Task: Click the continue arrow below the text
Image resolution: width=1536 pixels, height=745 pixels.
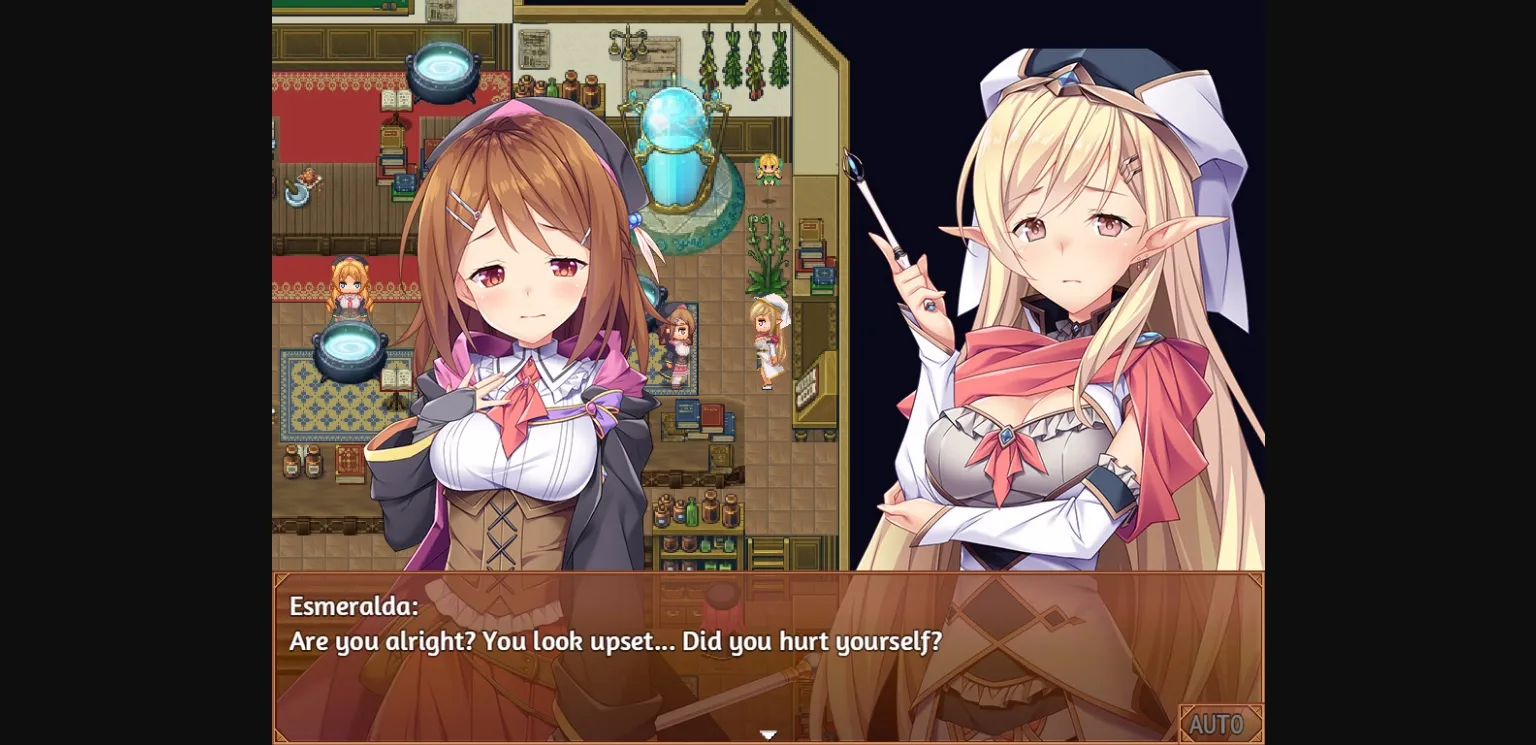Action: (767, 734)
